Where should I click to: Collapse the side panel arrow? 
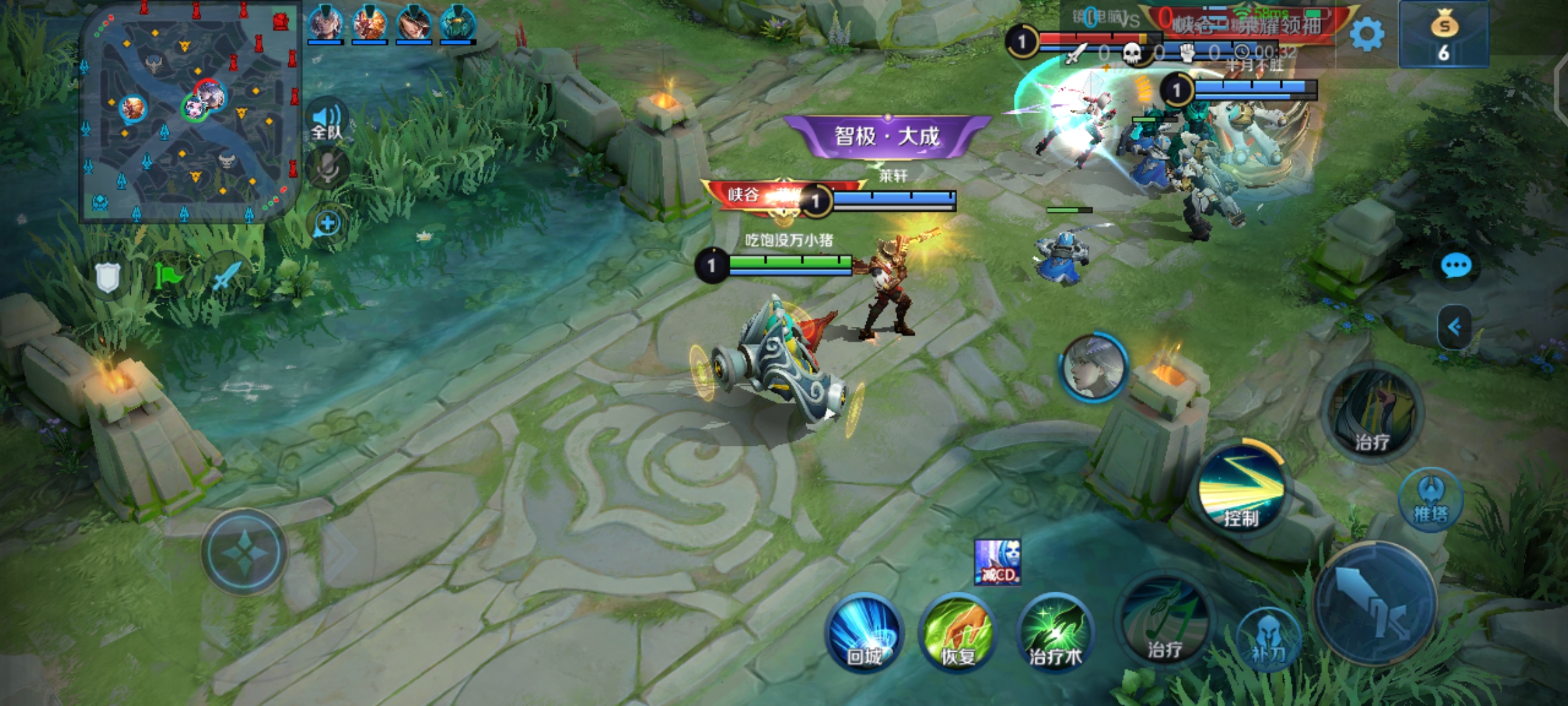click(1454, 327)
